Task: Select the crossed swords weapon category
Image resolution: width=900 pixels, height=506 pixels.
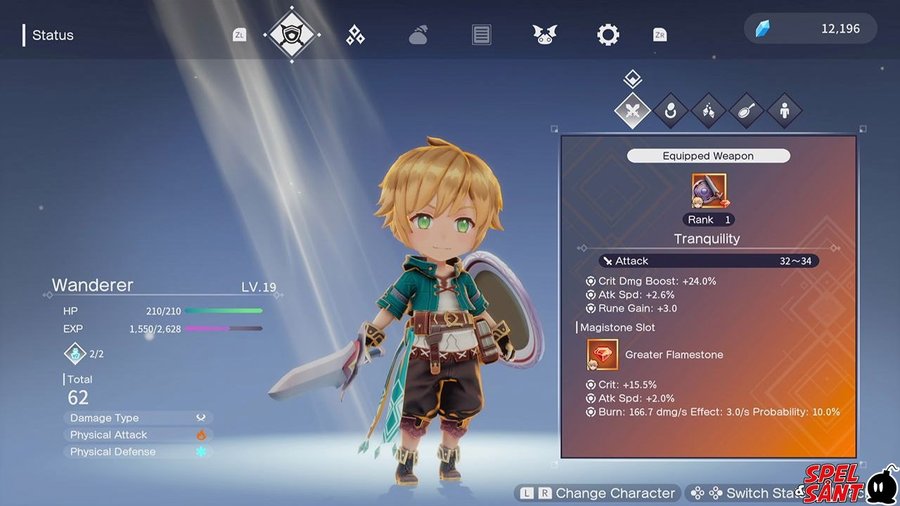Action: tap(632, 110)
